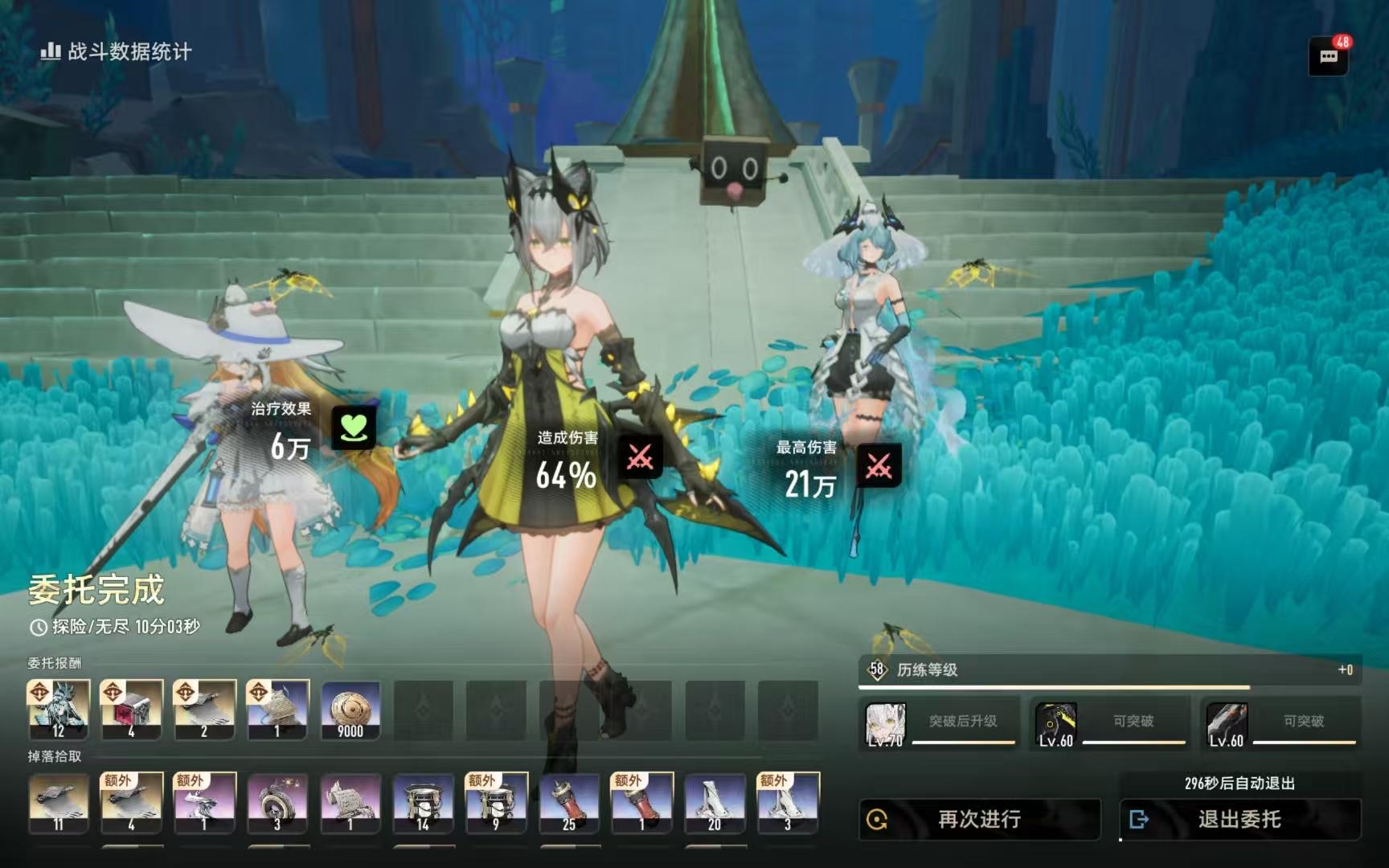Screen dimensions: 1389x868
Task: Click the 最高伤害 crossed swords icon
Action: click(x=879, y=466)
